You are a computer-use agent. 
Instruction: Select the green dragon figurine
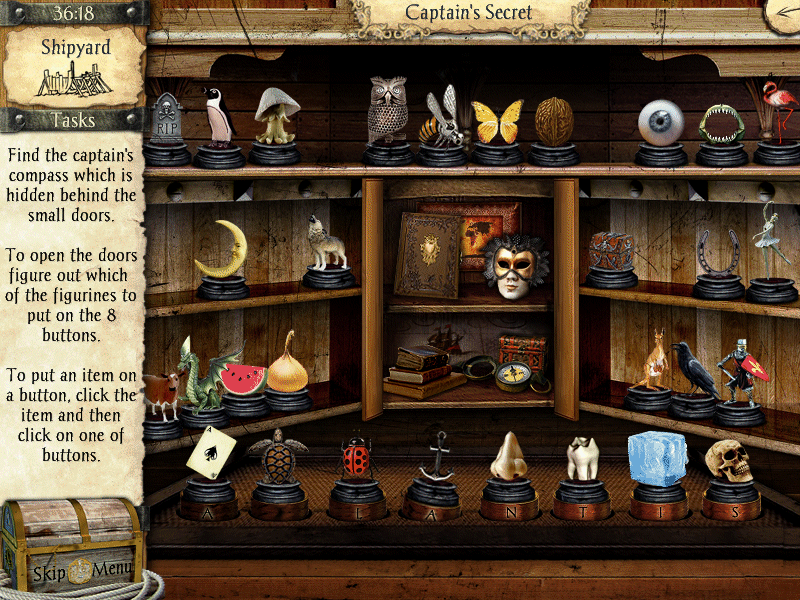pos(201,374)
